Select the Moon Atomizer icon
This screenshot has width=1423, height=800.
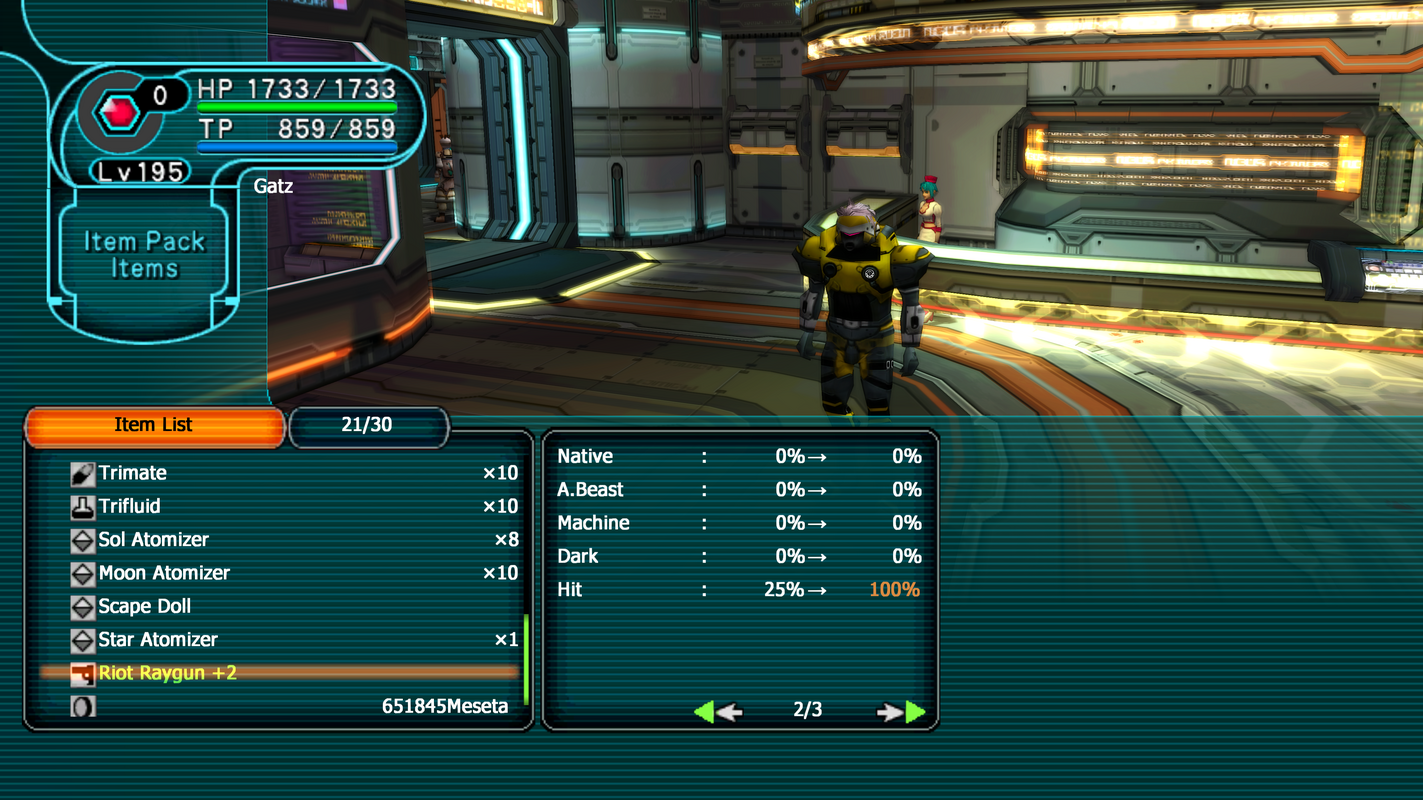click(85, 573)
